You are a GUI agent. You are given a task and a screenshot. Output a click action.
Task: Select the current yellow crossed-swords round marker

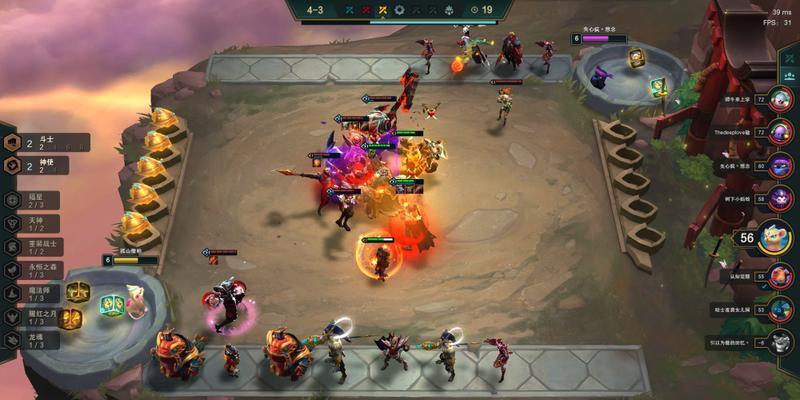coord(381,10)
